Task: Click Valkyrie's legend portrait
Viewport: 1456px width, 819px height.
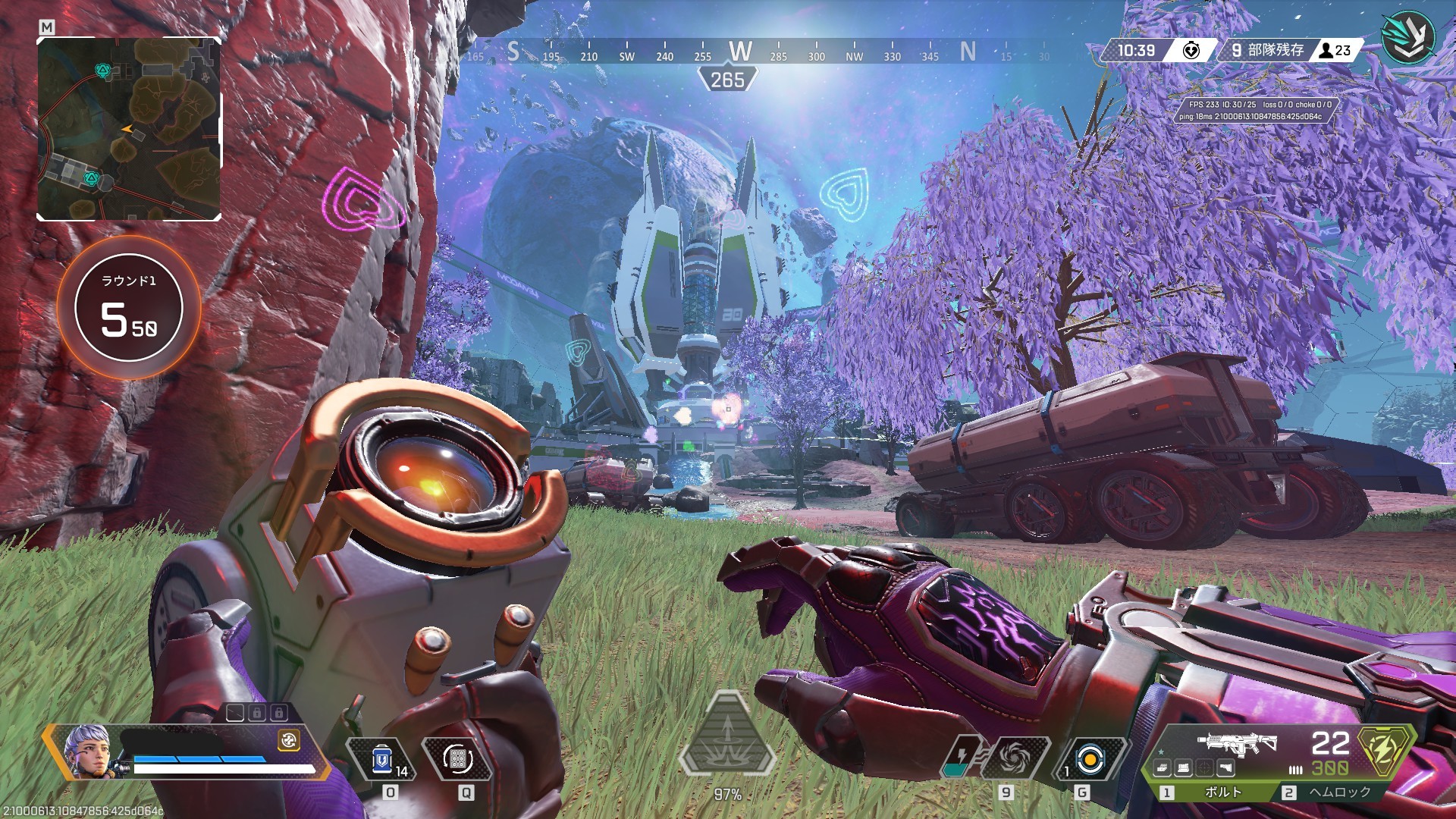Action: 87,751
